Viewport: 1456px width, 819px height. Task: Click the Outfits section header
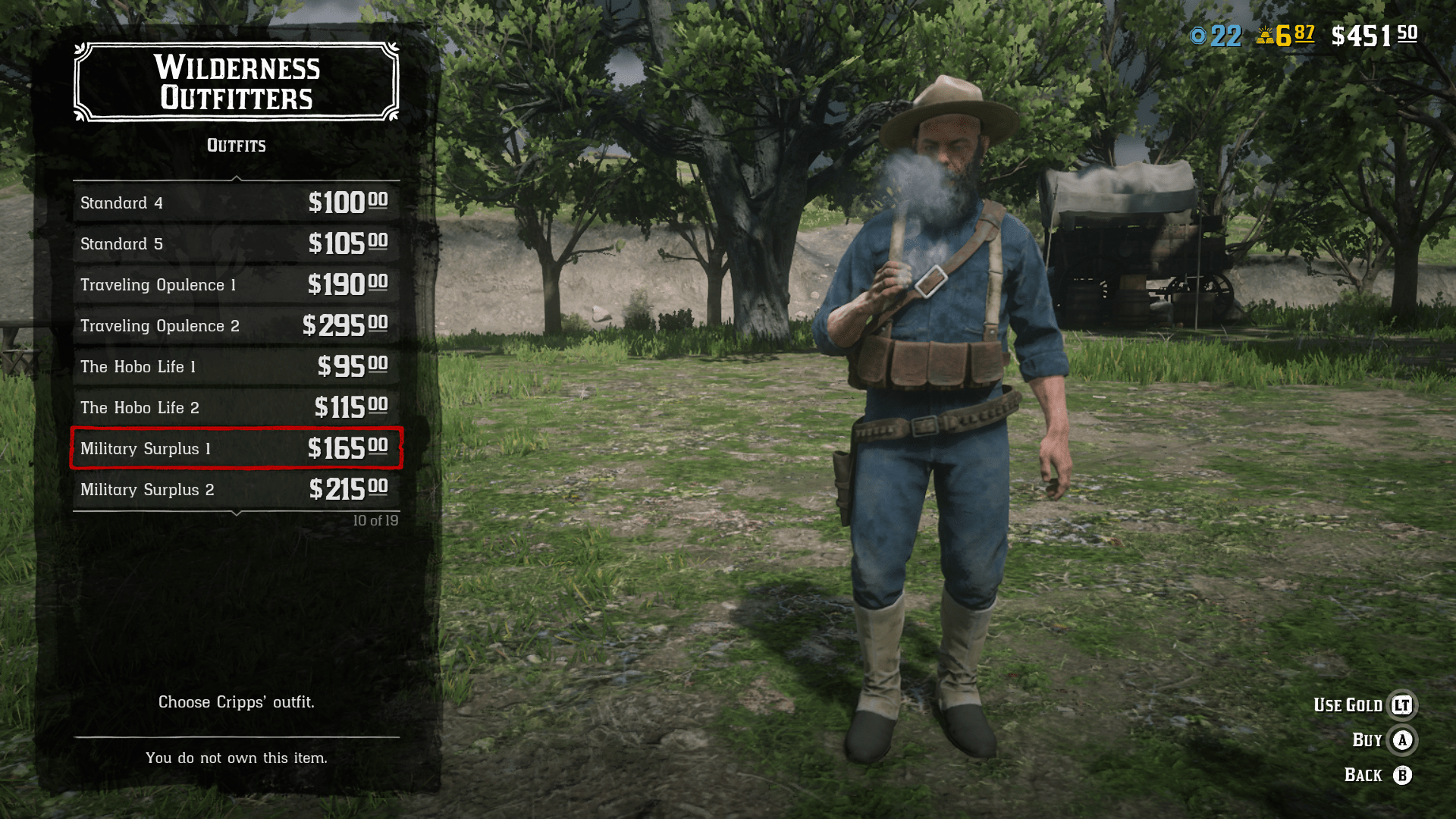236,146
